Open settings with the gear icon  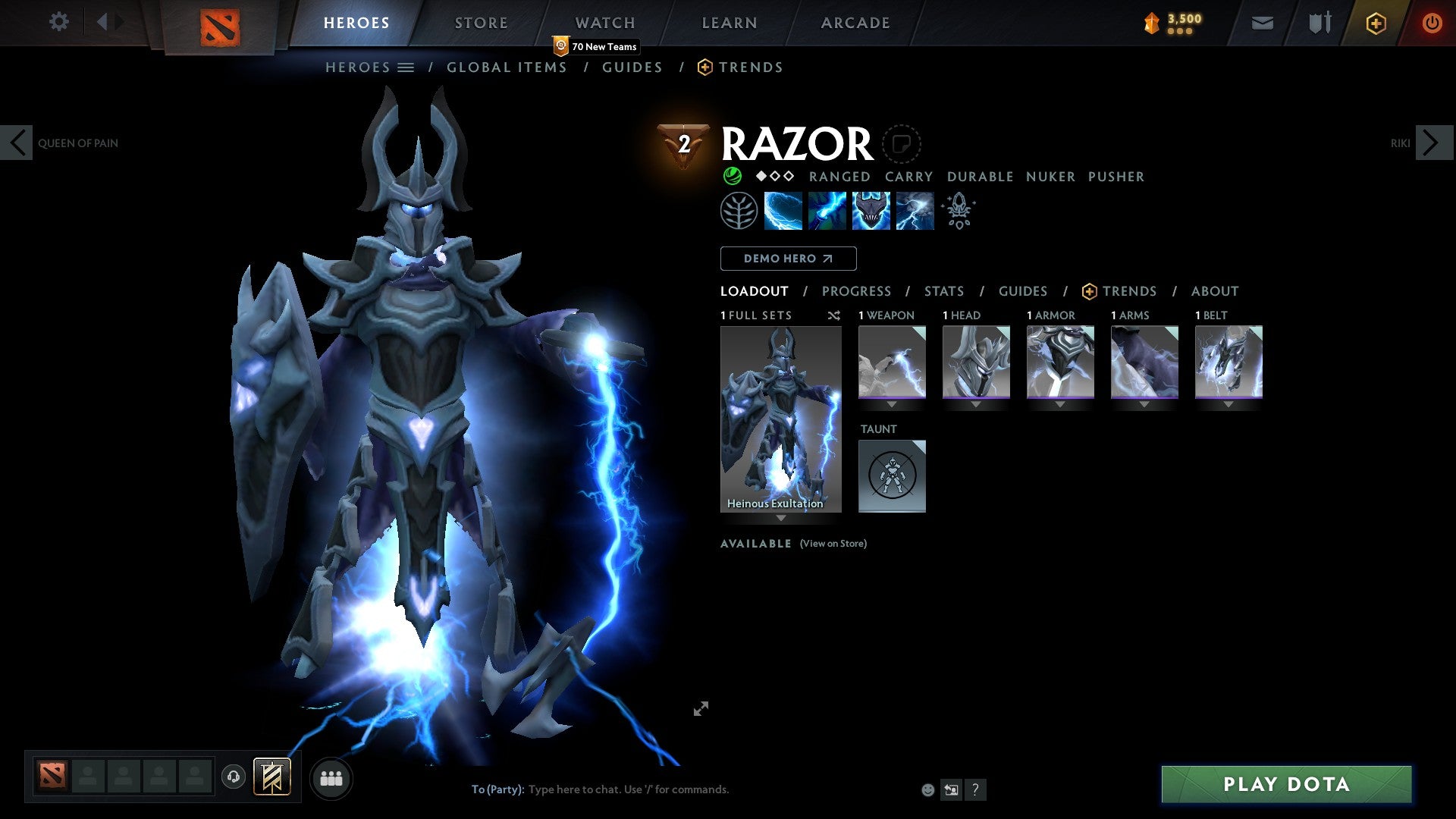pos(58,21)
